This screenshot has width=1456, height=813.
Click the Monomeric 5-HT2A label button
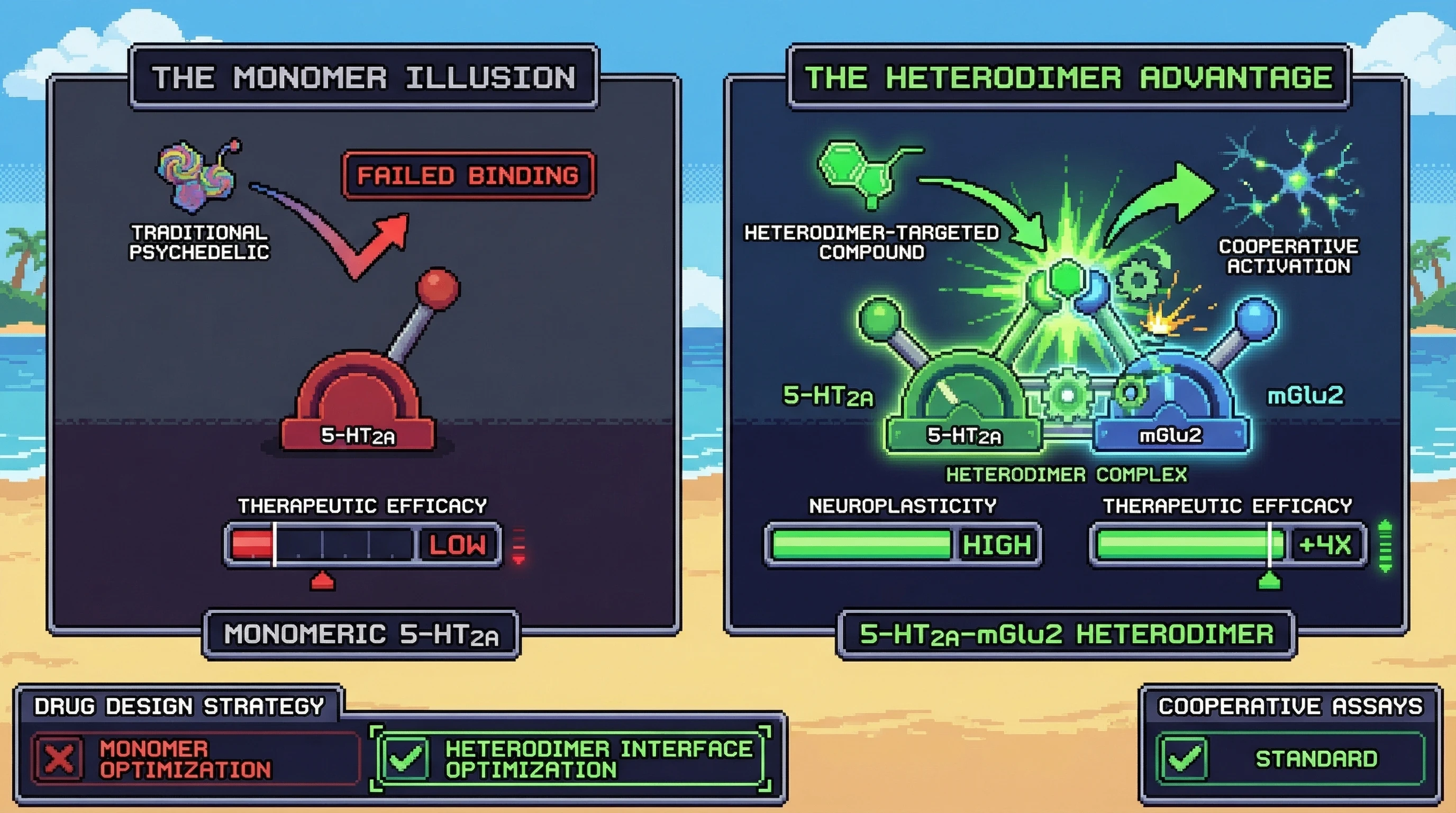pos(361,634)
